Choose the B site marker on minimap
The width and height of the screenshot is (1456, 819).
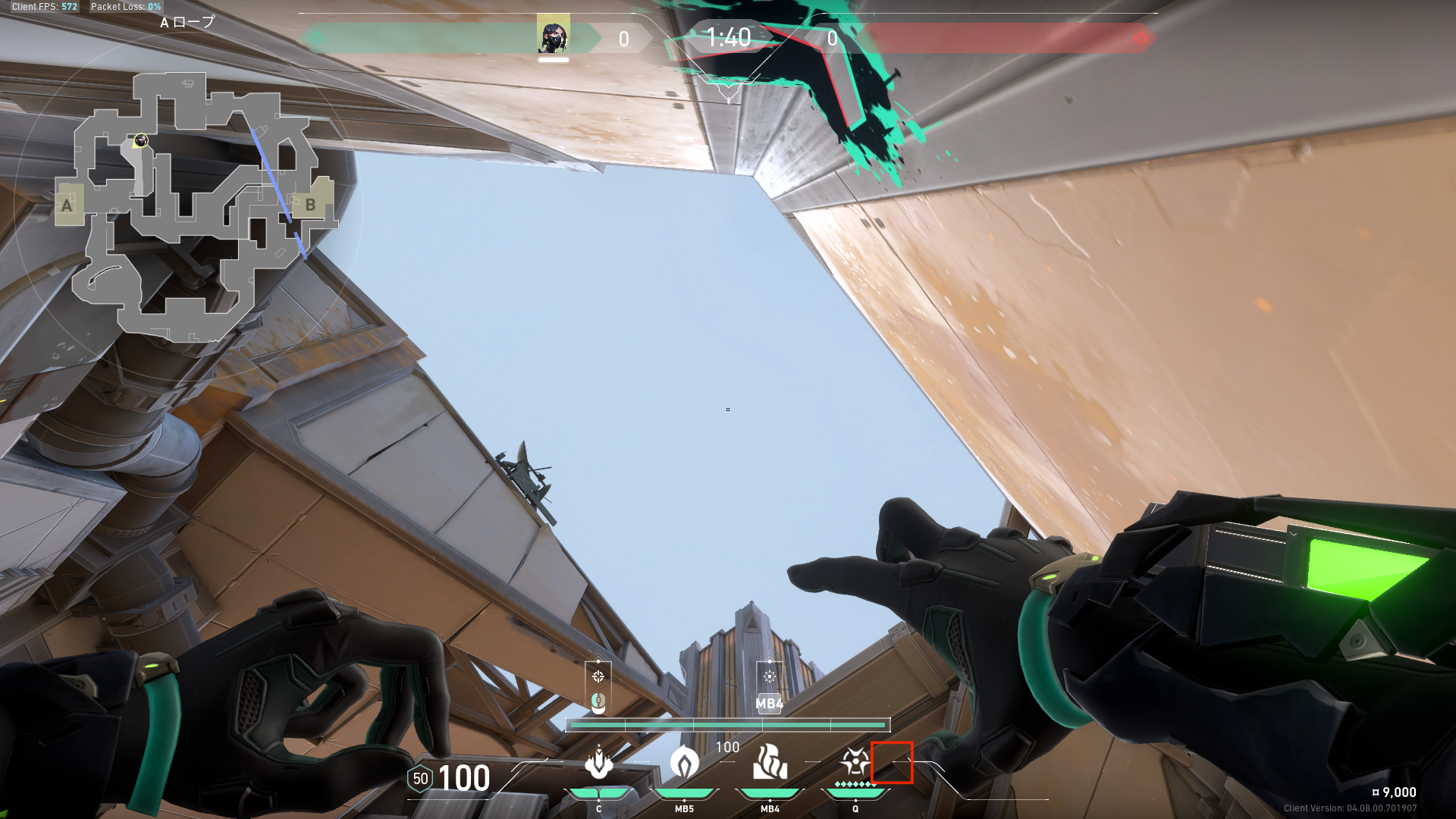point(310,204)
